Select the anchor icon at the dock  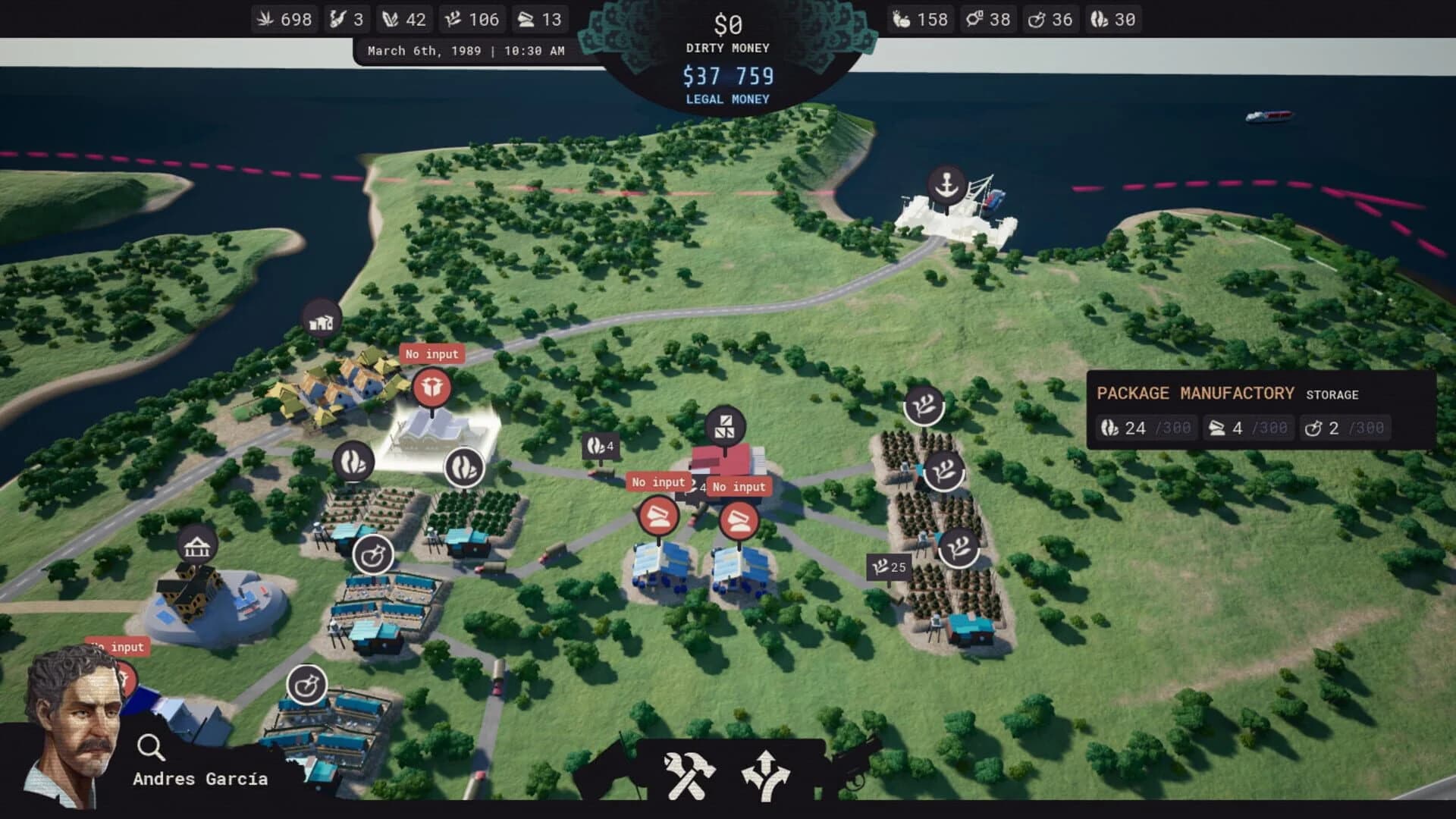click(946, 185)
